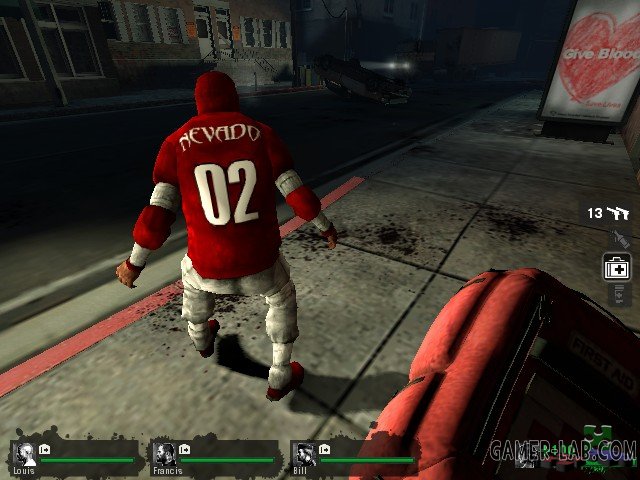Screen dimensions: 640x480
Task: Click Francis's teammate portrait
Action: (x=166, y=454)
